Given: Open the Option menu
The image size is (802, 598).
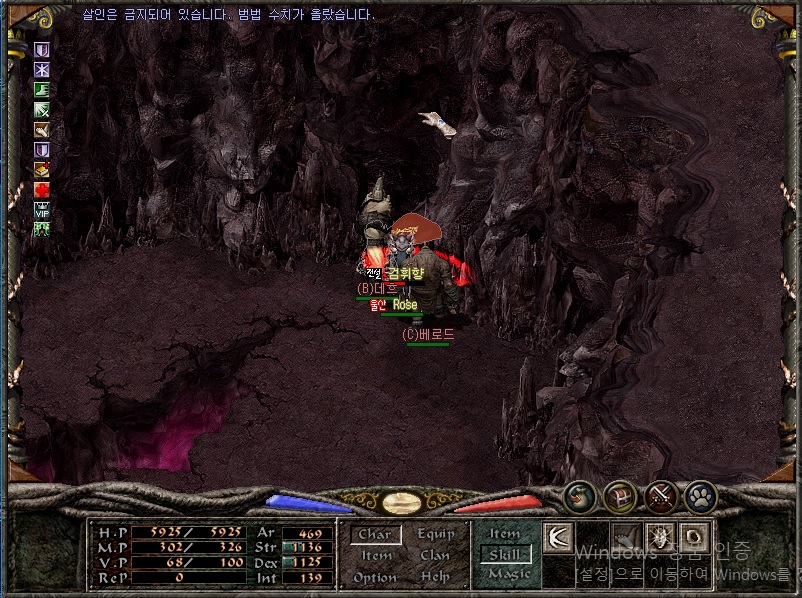Looking at the screenshot, I should coord(375,578).
